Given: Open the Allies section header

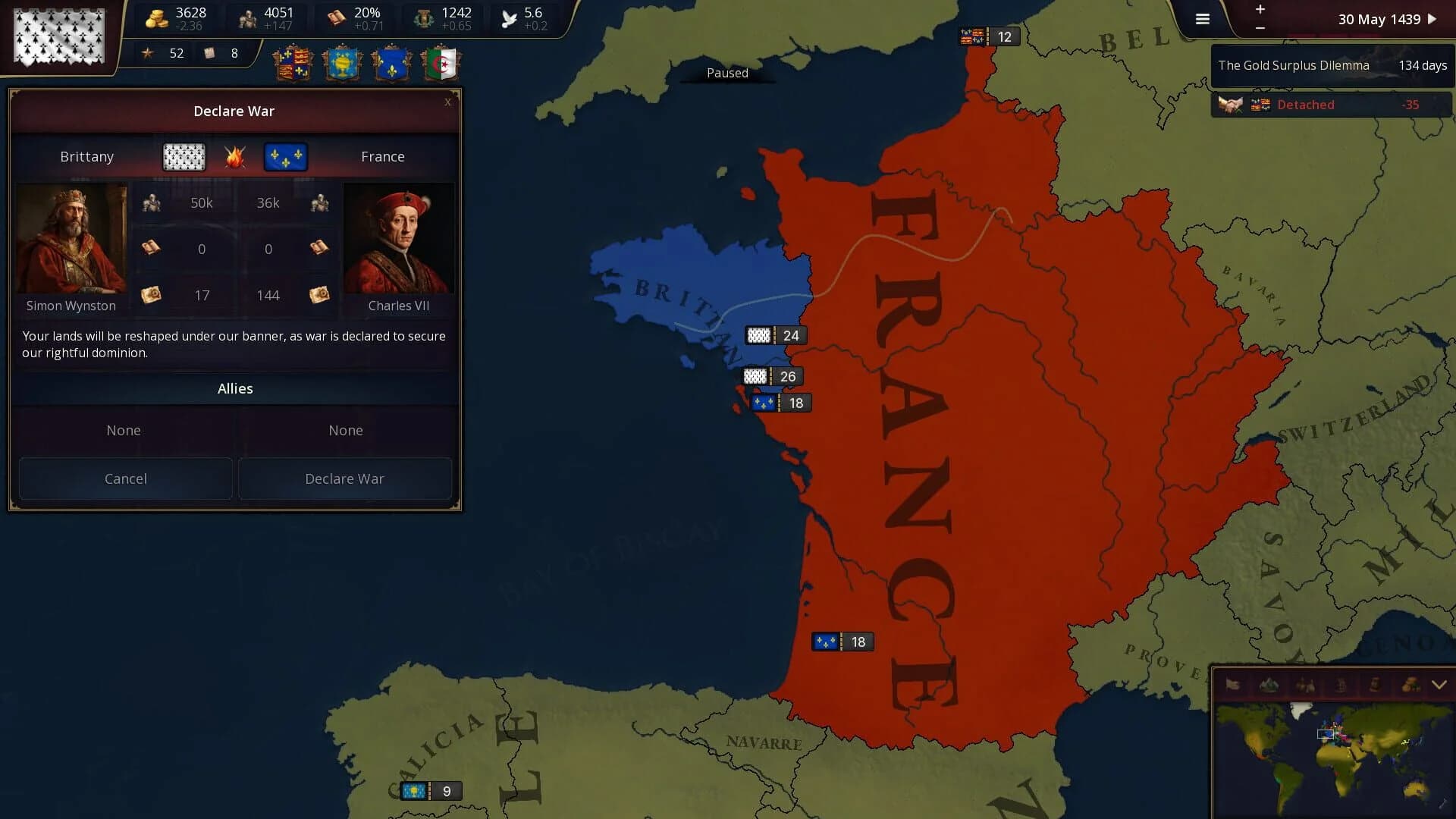Looking at the screenshot, I should 234,388.
